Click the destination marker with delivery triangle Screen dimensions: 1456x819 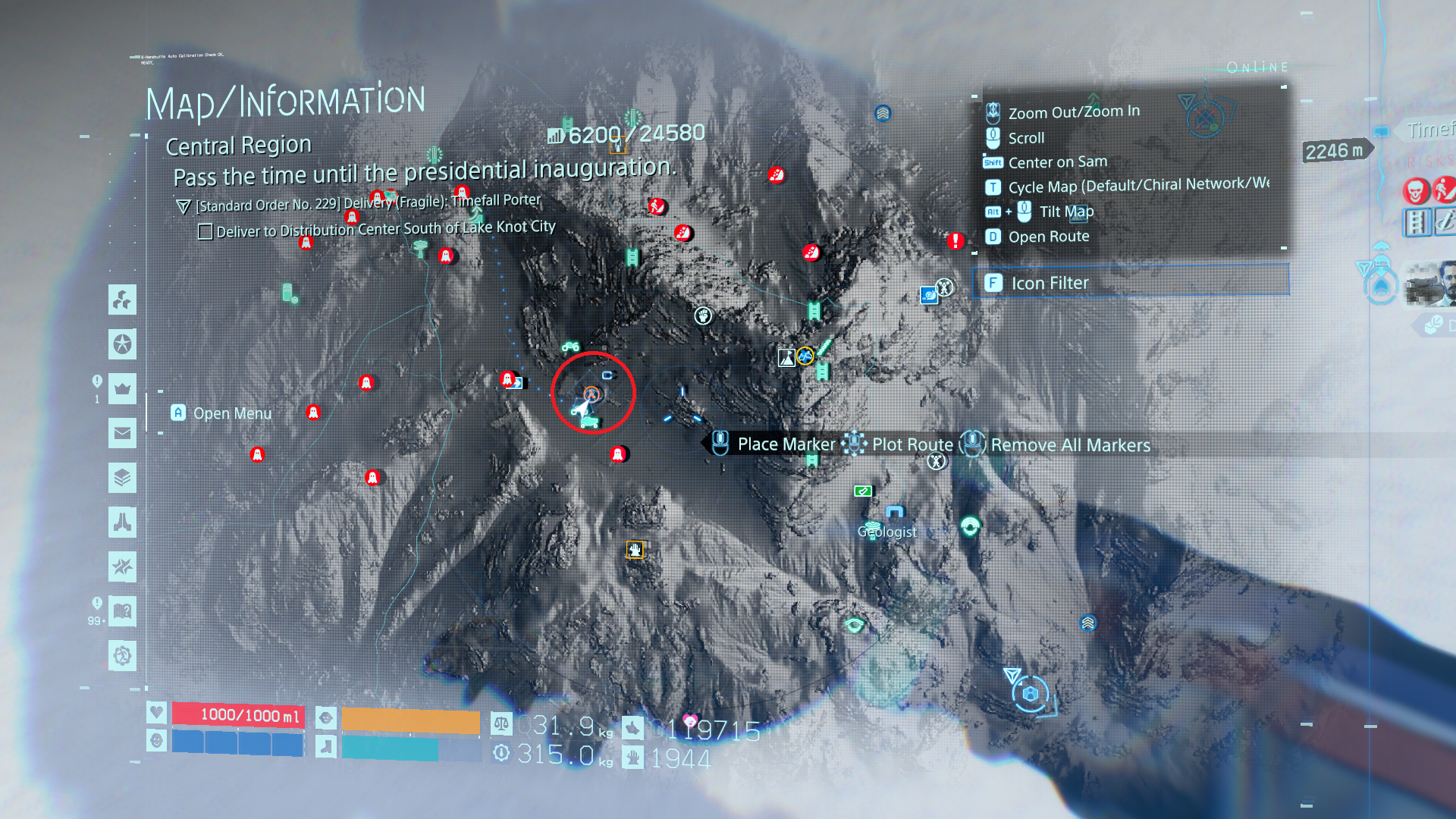point(1030,694)
